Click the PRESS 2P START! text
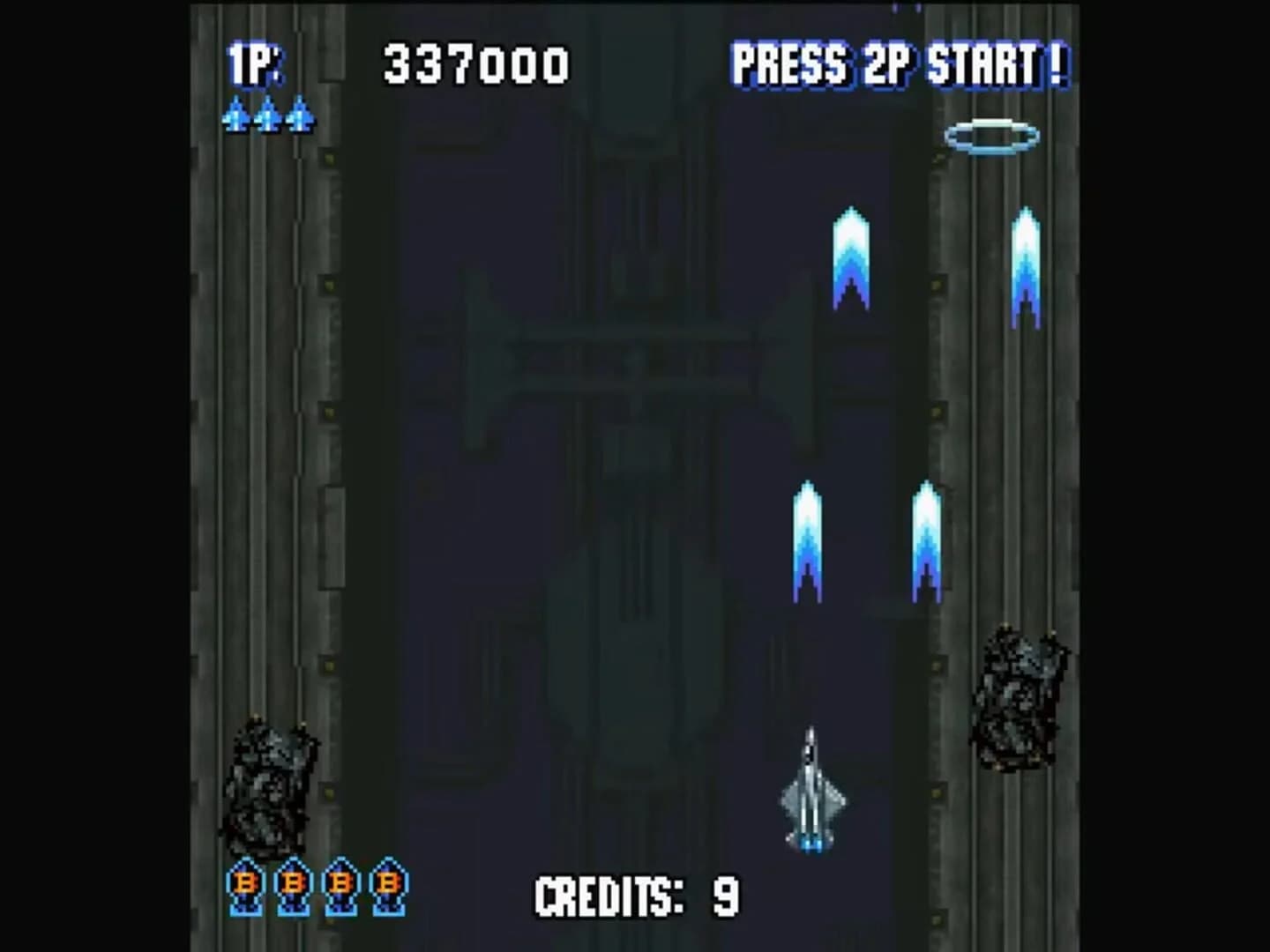1270x952 pixels. (x=901, y=63)
